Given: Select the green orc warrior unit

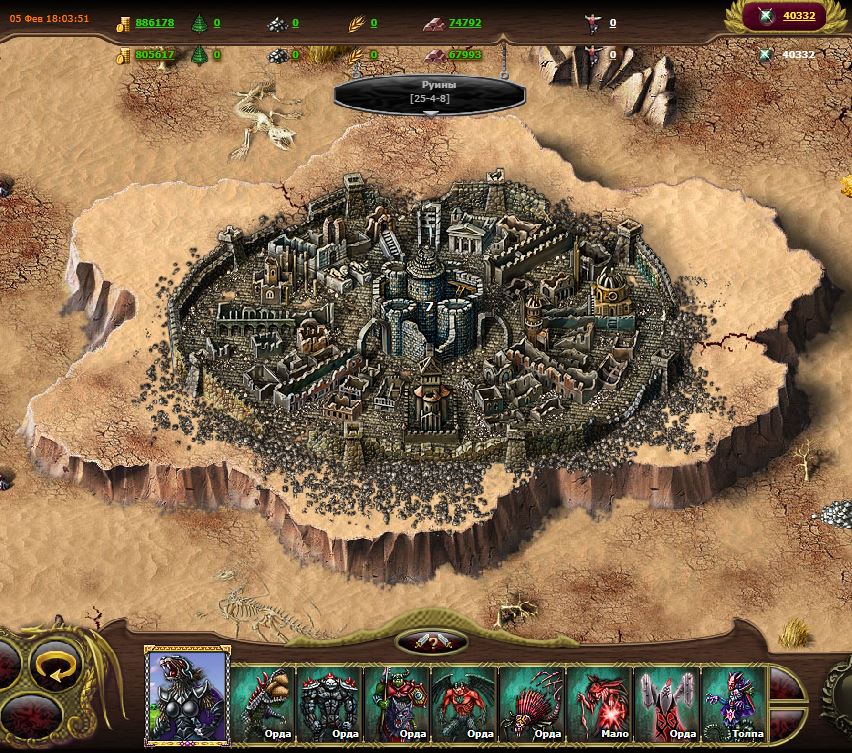Looking at the screenshot, I should pos(398,702).
